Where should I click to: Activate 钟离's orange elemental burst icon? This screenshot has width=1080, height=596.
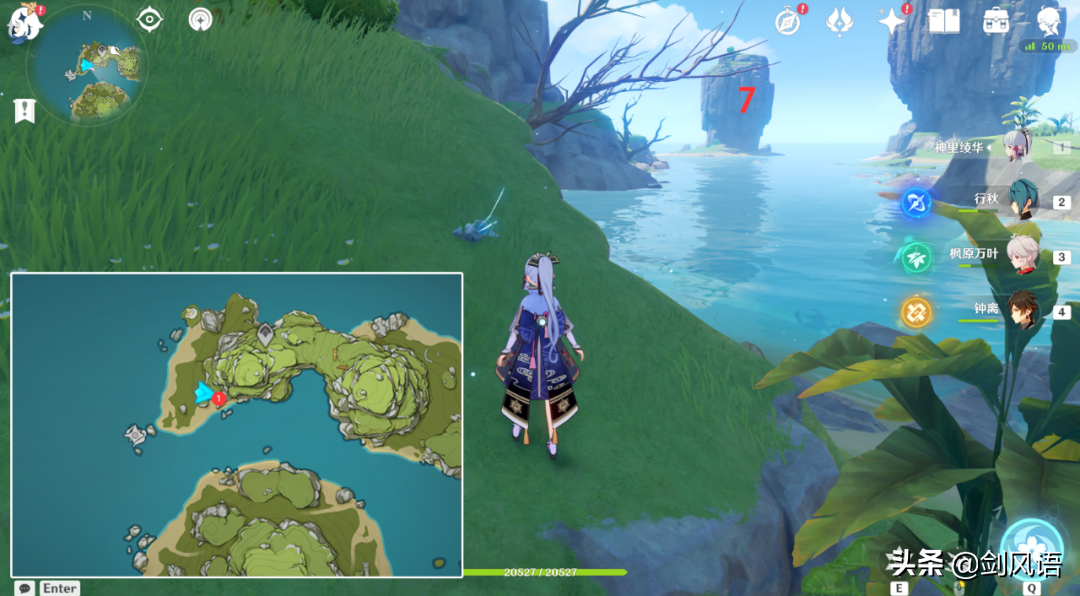[916, 313]
